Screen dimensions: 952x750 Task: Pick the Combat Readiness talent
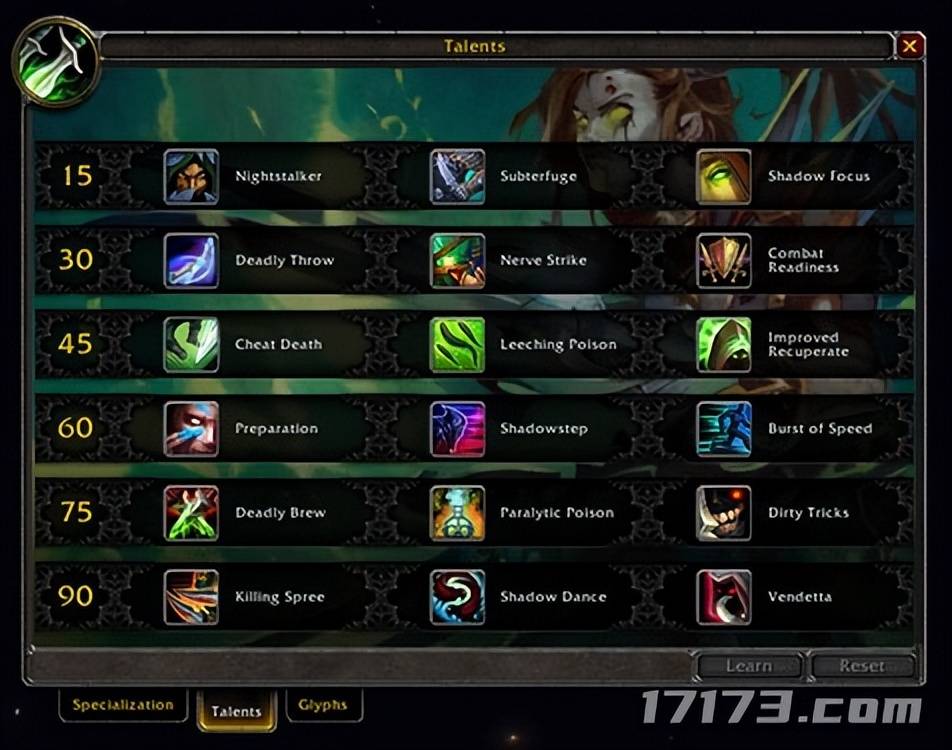point(724,261)
